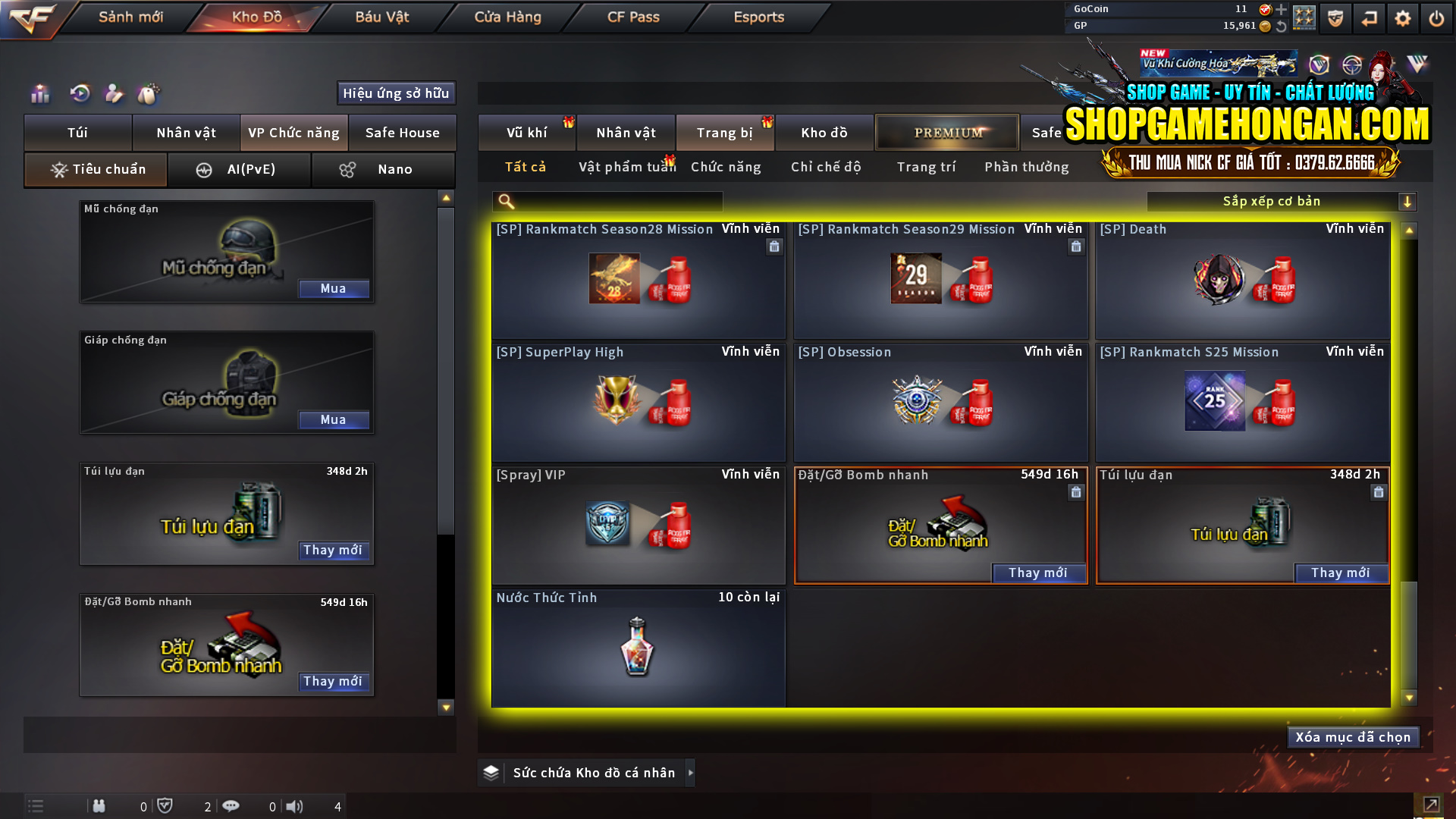Click the GP refresh icon
This screenshot has height=819, width=1456.
click(1281, 27)
